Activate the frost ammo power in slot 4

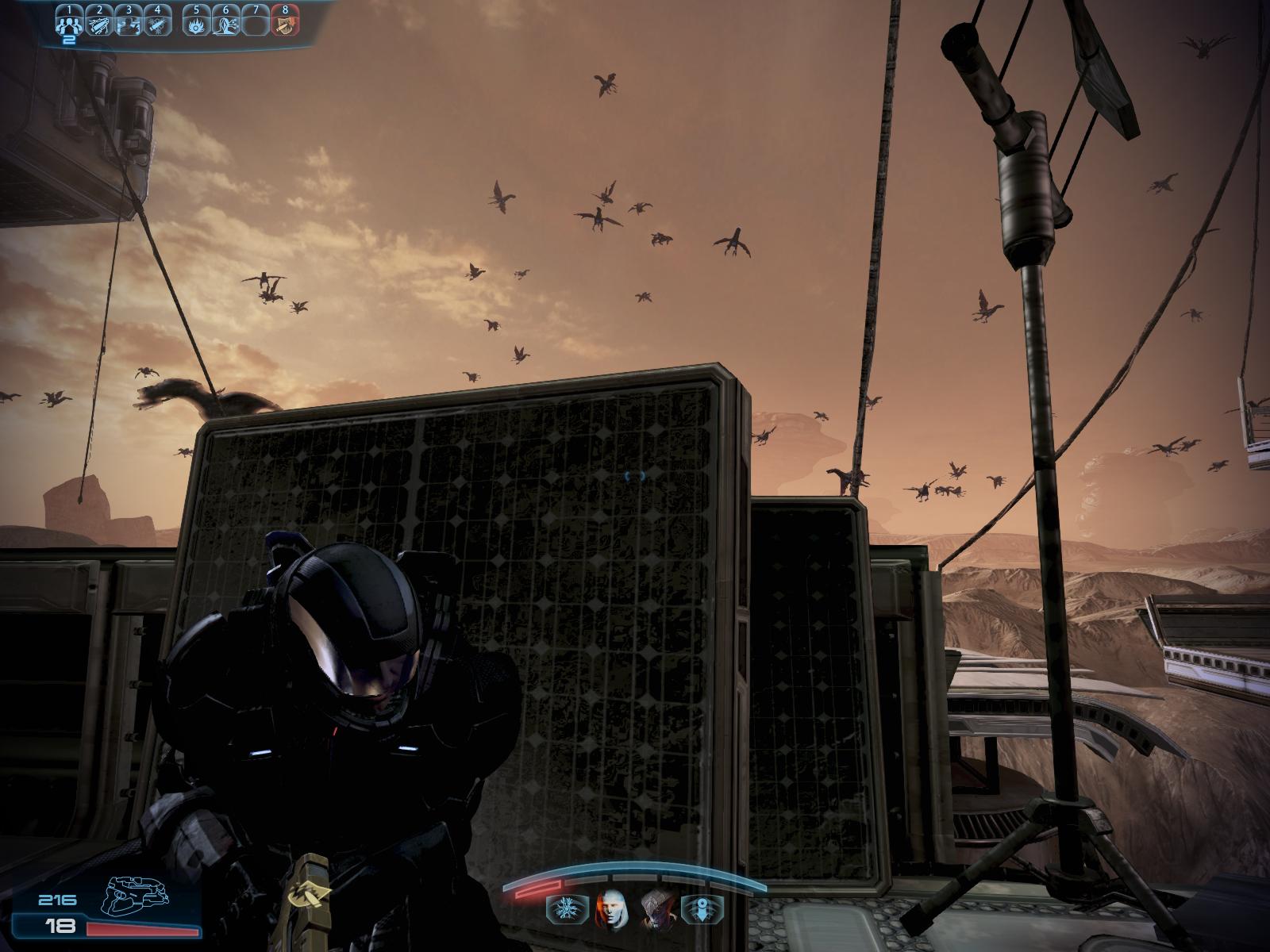click(x=157, y=25)
